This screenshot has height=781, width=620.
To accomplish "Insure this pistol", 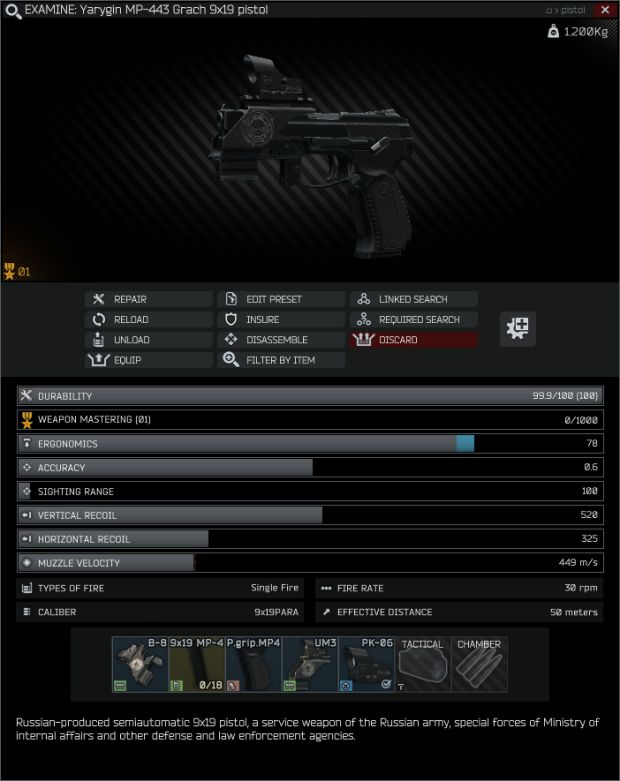I will 281,319.
